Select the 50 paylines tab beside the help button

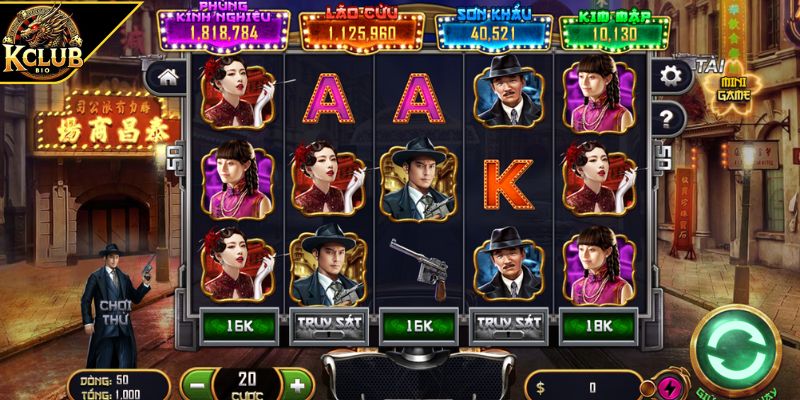point(660,155)
